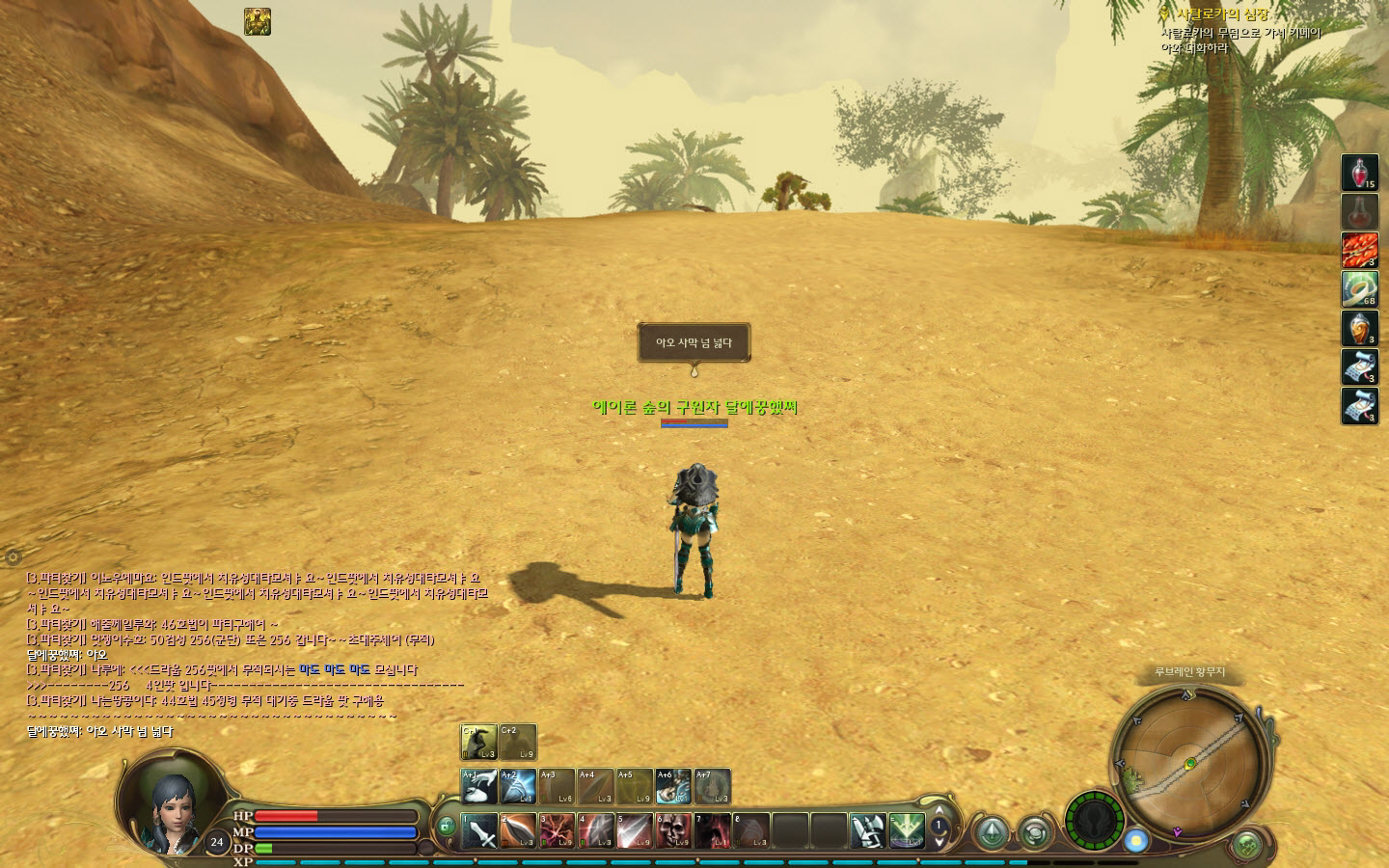
Task: Click the green glowing arrows skill icon
Action: point(907,831)
